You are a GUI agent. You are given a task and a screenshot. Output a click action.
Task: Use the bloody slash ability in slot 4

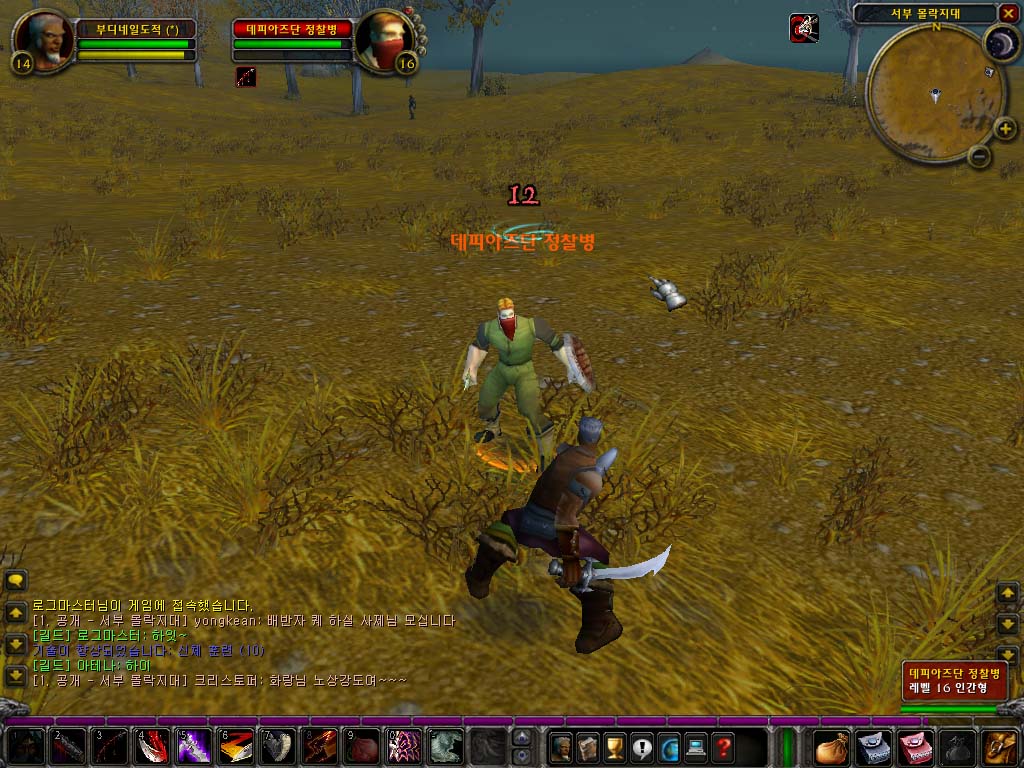(x=151, y=747)
